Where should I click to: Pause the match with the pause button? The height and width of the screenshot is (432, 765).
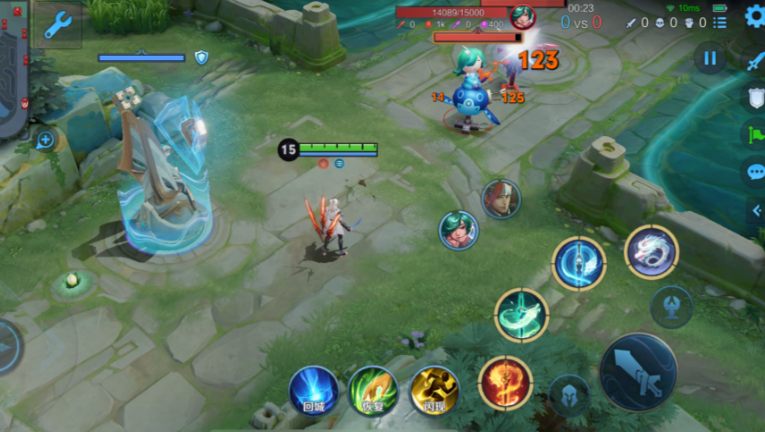pos(710,58)
